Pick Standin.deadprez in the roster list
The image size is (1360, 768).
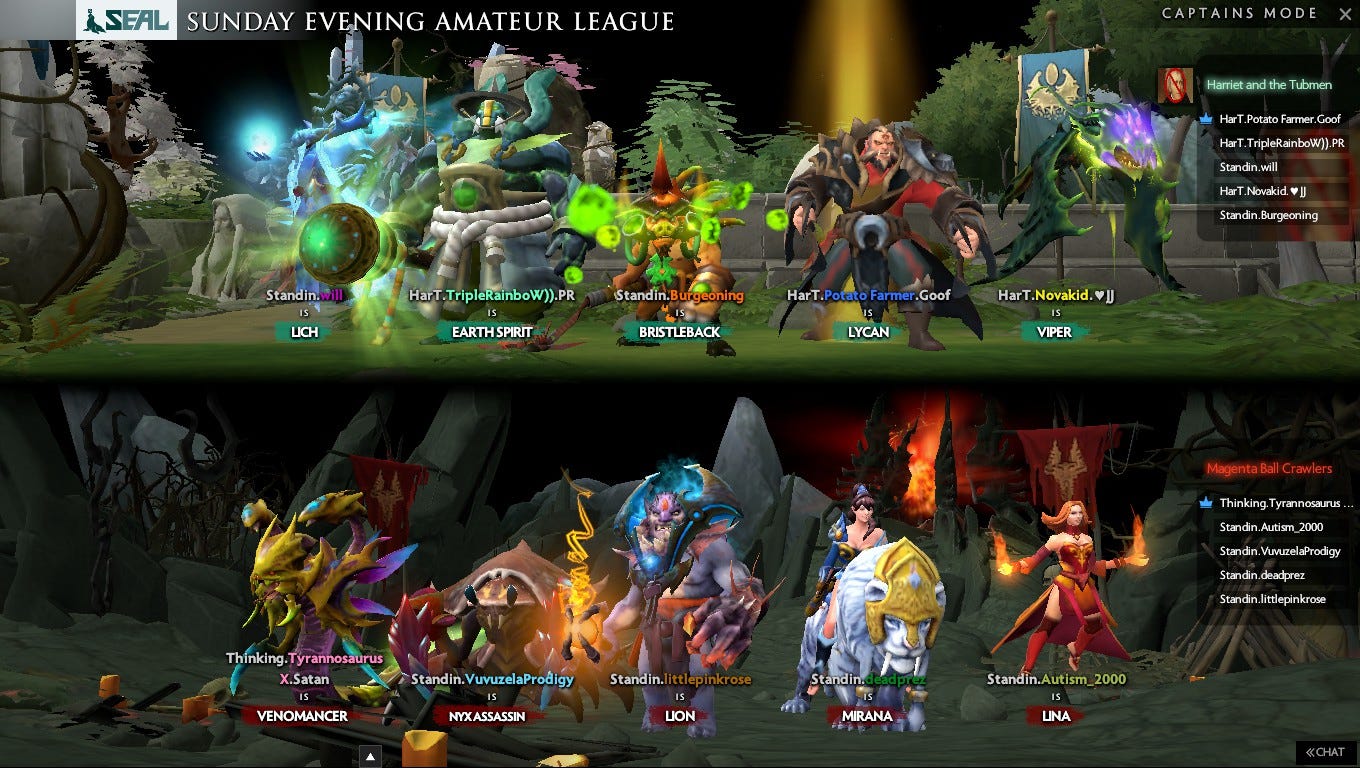[1262, 575]
